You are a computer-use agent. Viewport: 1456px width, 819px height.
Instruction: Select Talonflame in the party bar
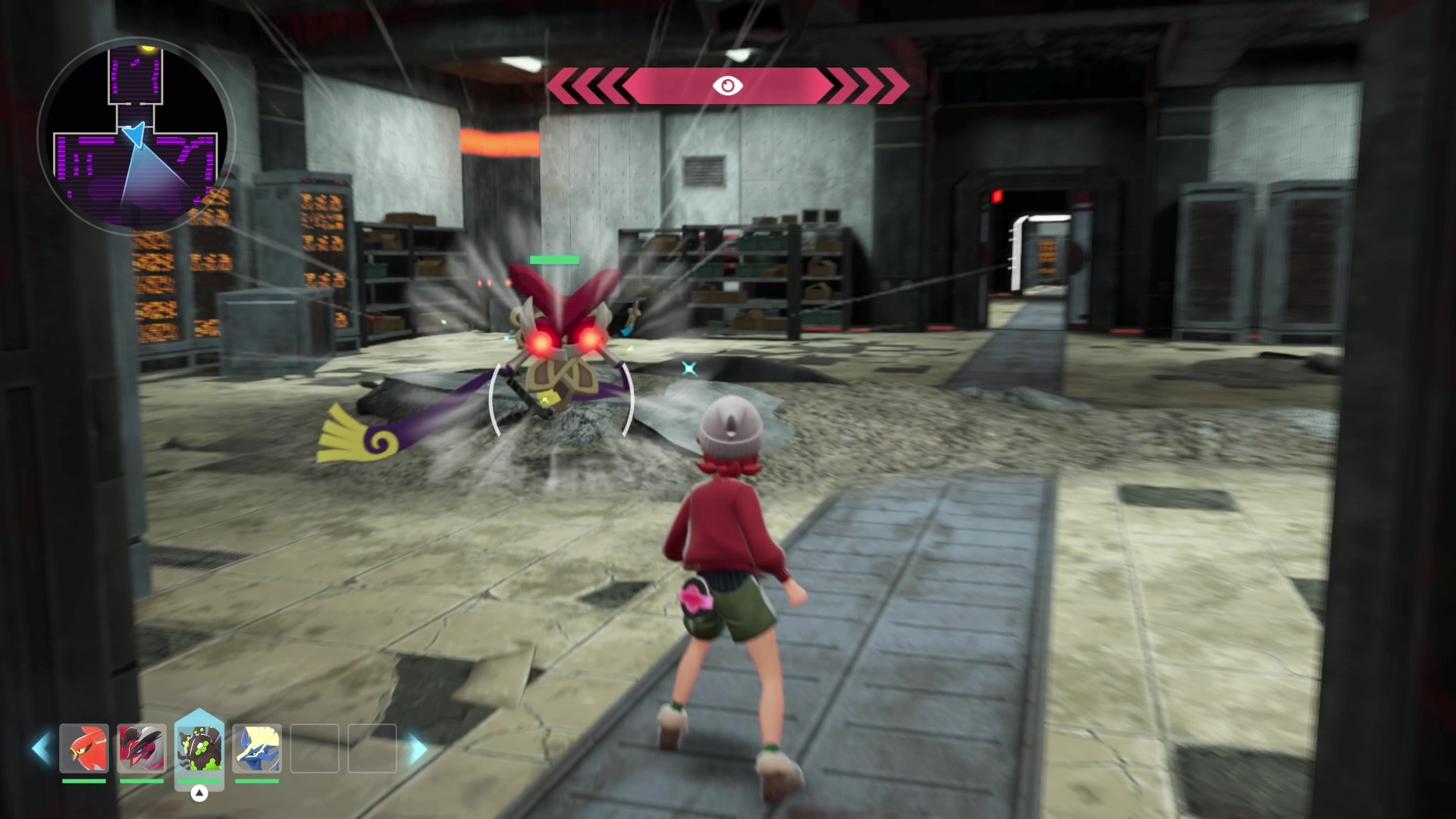84,748
